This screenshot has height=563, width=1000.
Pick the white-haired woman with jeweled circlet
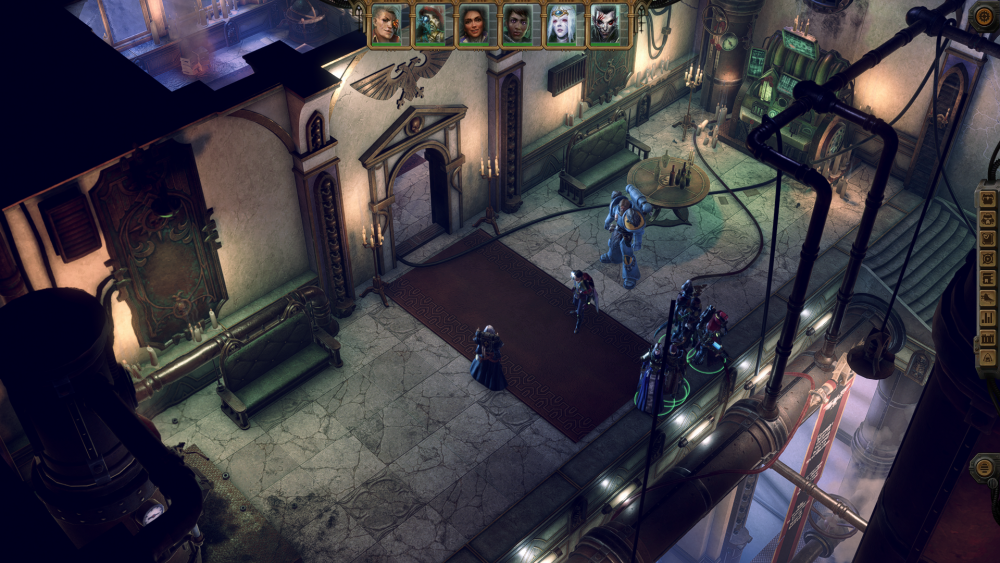[x=561, y=25]
